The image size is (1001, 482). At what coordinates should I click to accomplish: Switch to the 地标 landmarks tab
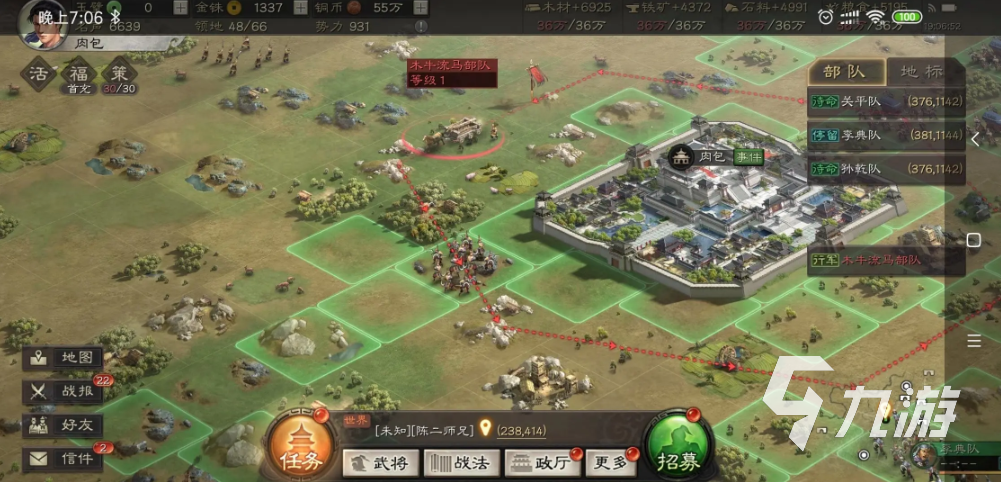(x=924, y=71)
